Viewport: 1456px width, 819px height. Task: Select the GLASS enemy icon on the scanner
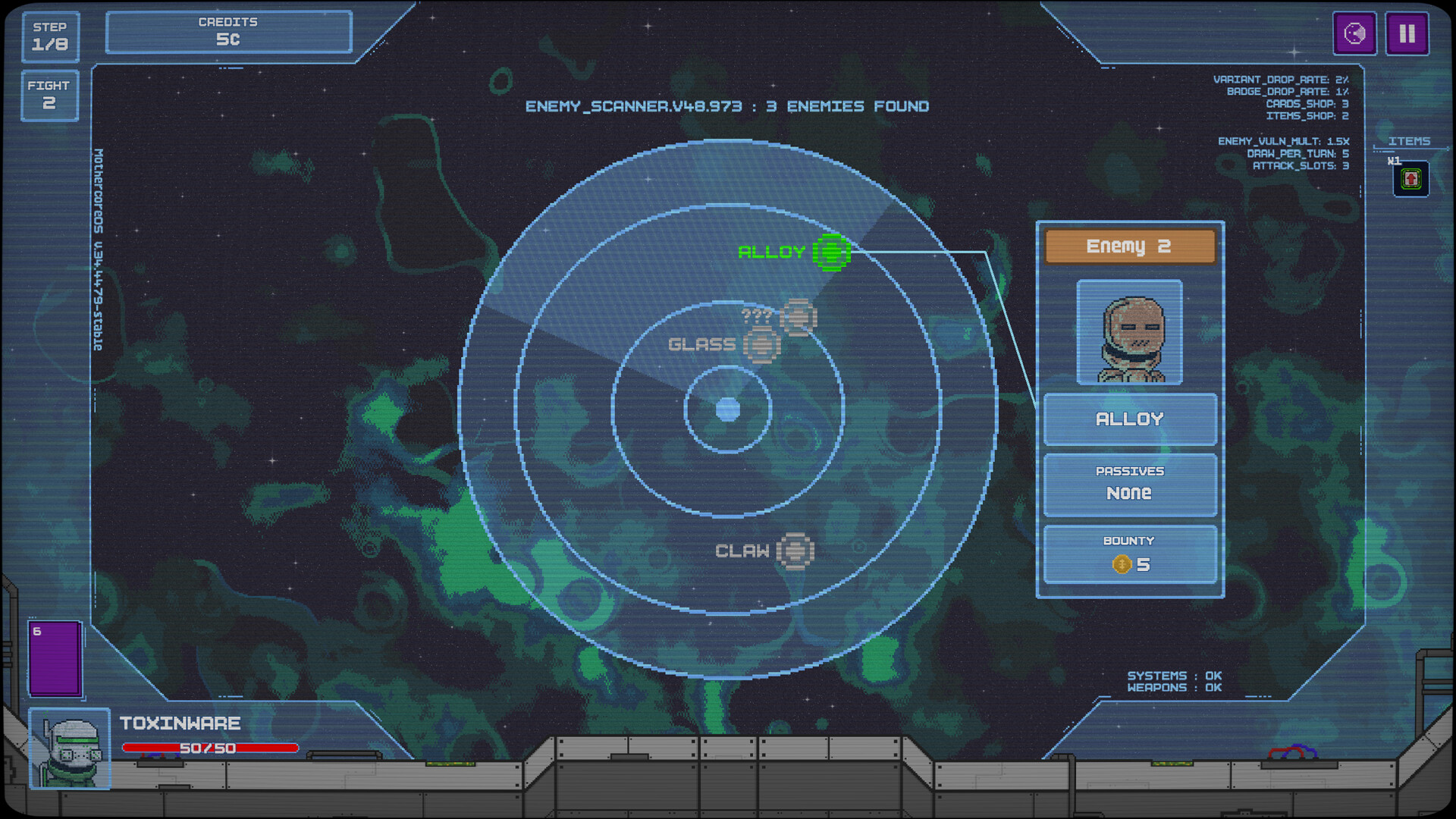coord(762,344)
